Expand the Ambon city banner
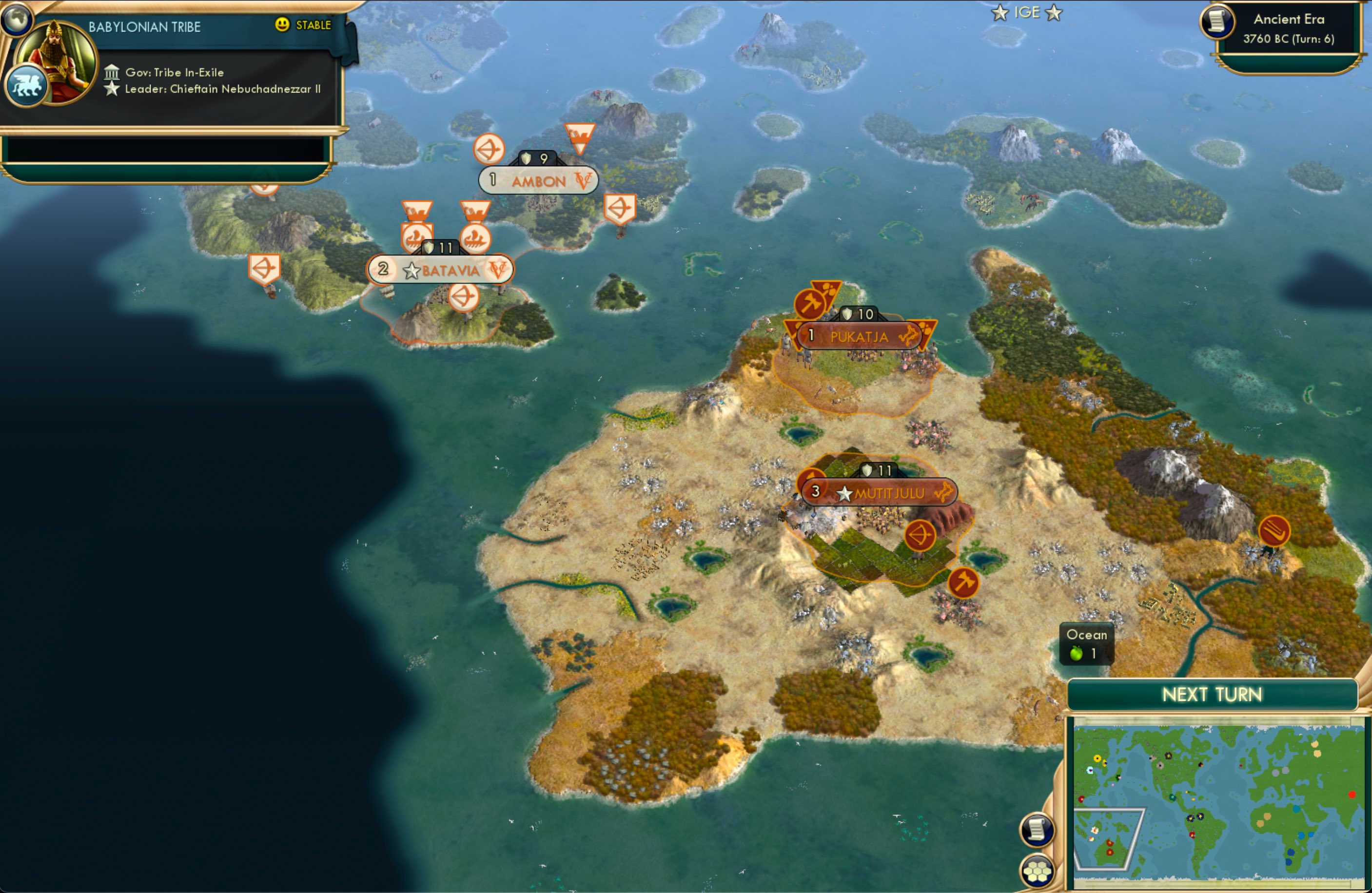Viewport: 1372px width, 893px height. (537, 180)
